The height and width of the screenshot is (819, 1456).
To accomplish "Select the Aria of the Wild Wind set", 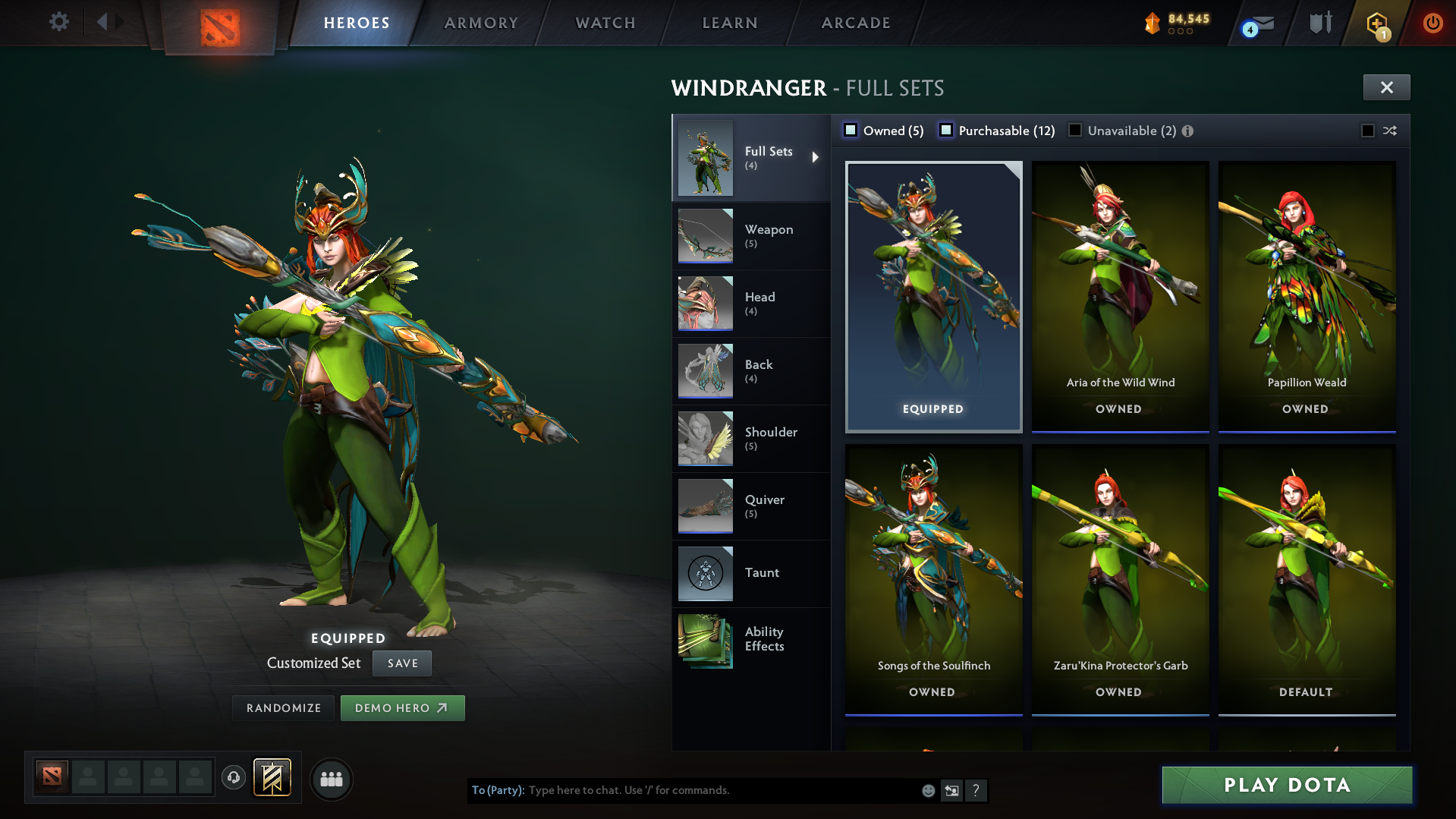I will tap(1120, 296).
